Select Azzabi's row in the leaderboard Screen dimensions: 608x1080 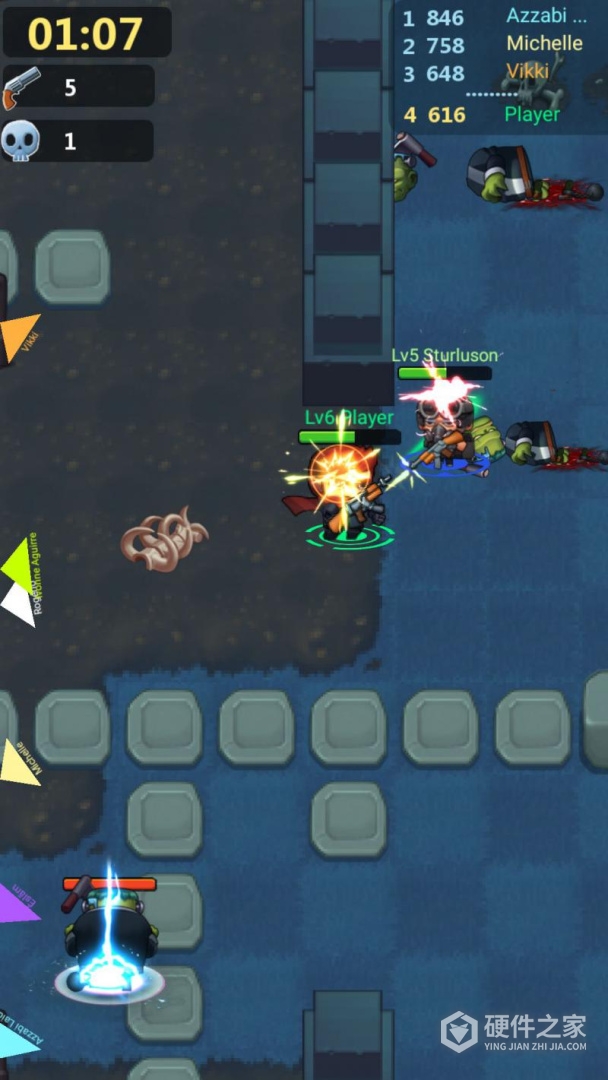tap(495, 17)
